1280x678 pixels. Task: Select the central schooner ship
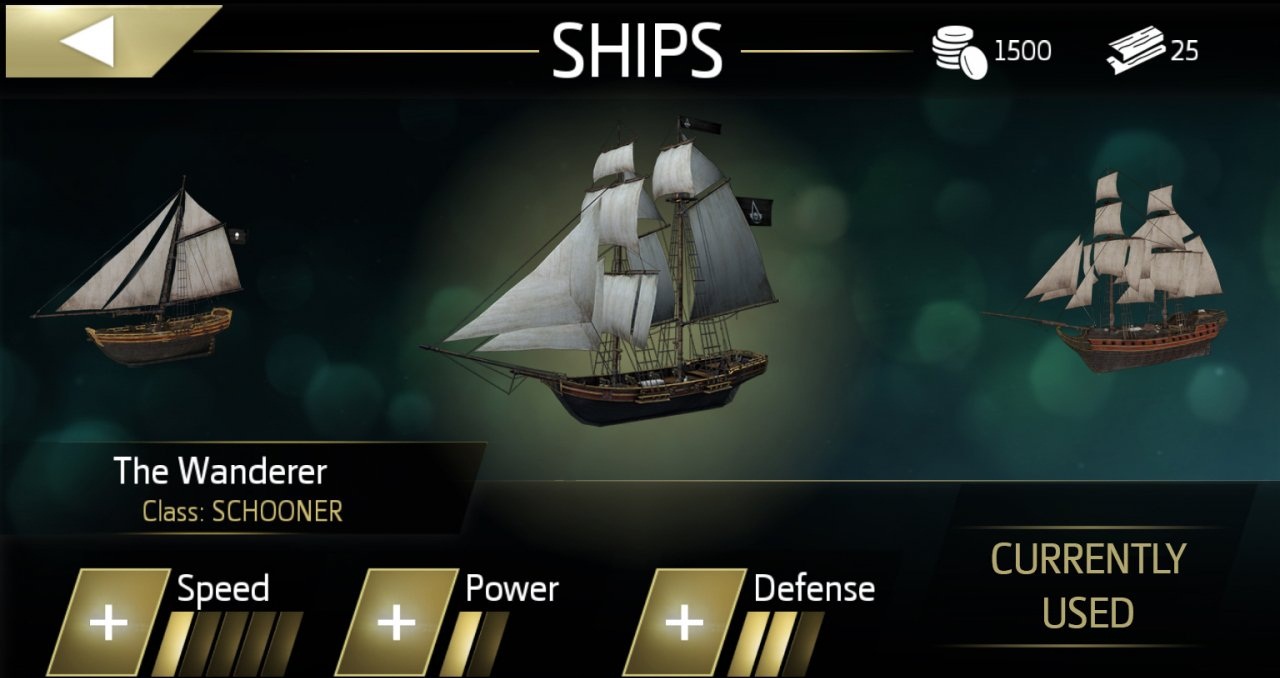click(610, 290)
